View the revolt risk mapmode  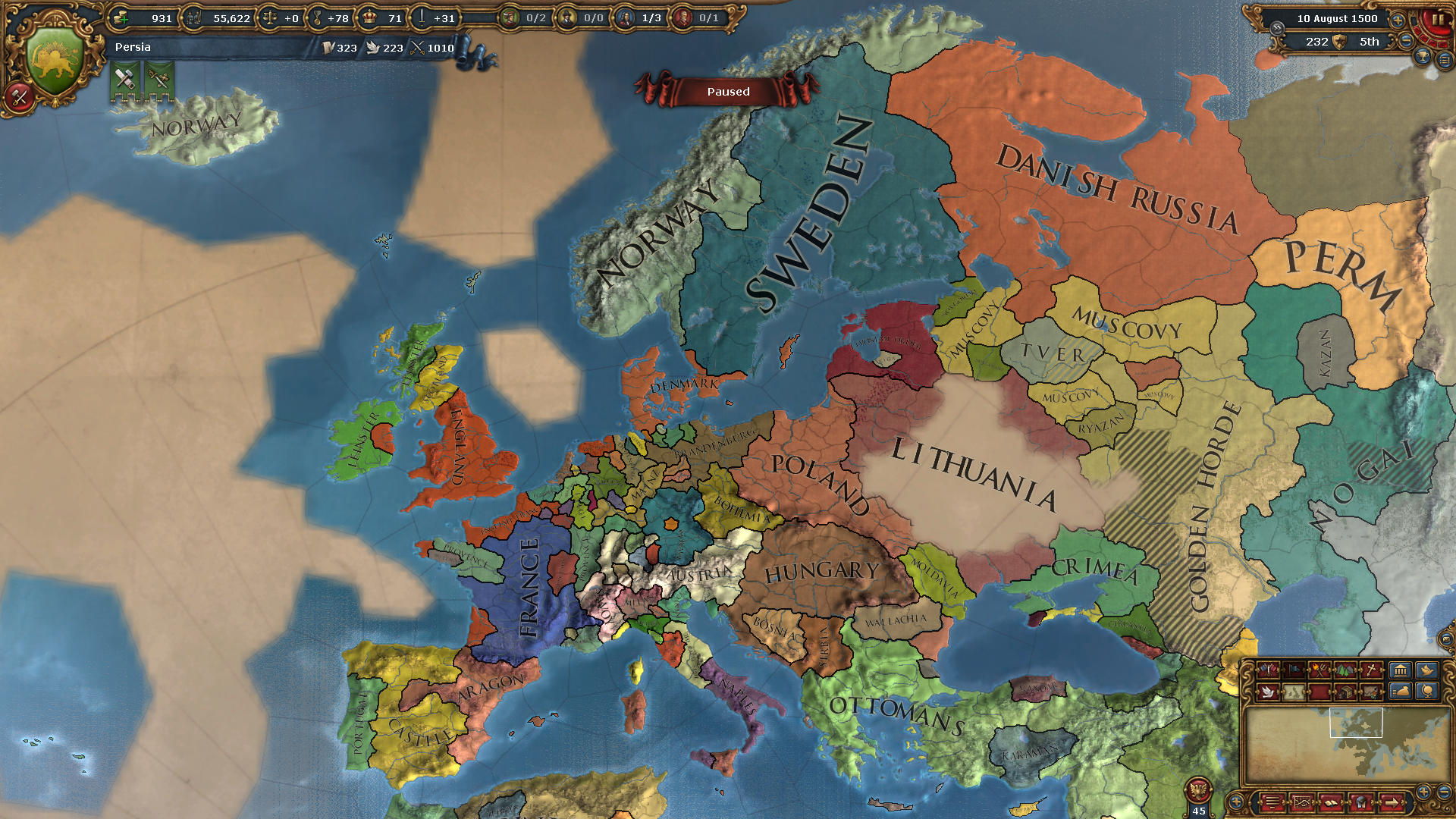coord(1319,670)
